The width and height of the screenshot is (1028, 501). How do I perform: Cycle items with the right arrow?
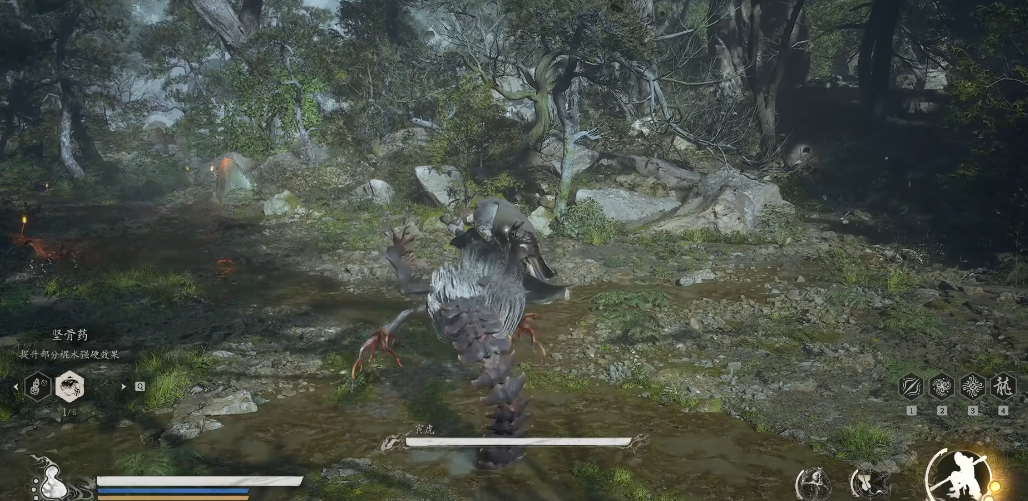[x=124, y=386]
